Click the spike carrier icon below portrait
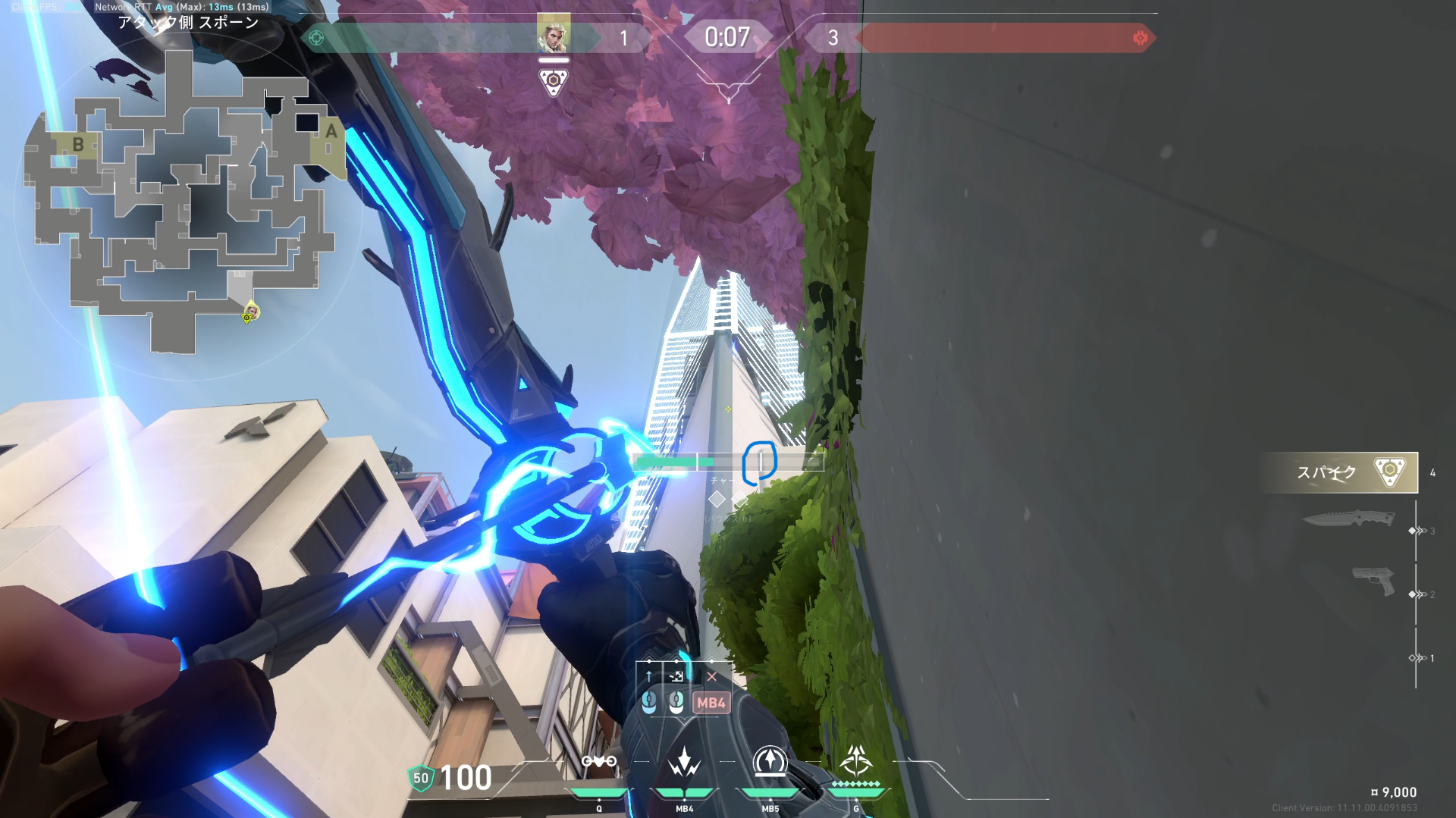Image resolution: width=1456 pixels, height=818 pixels. (554, 81)
